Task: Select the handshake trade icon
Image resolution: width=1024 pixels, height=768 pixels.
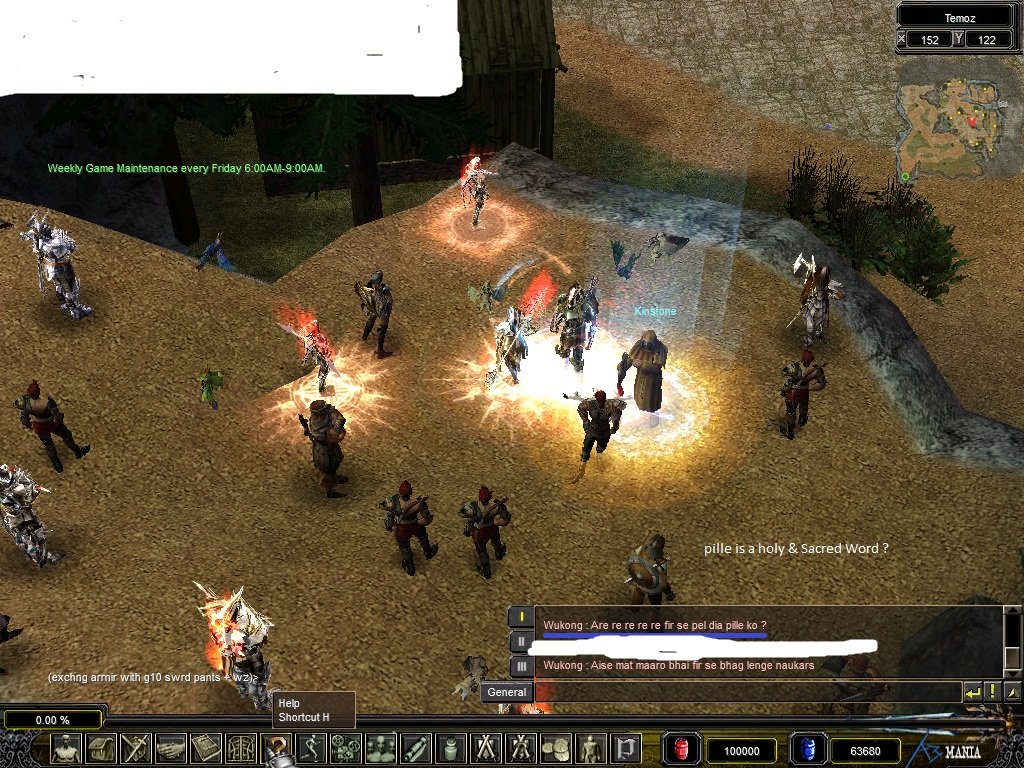Action: click(171, 749)
